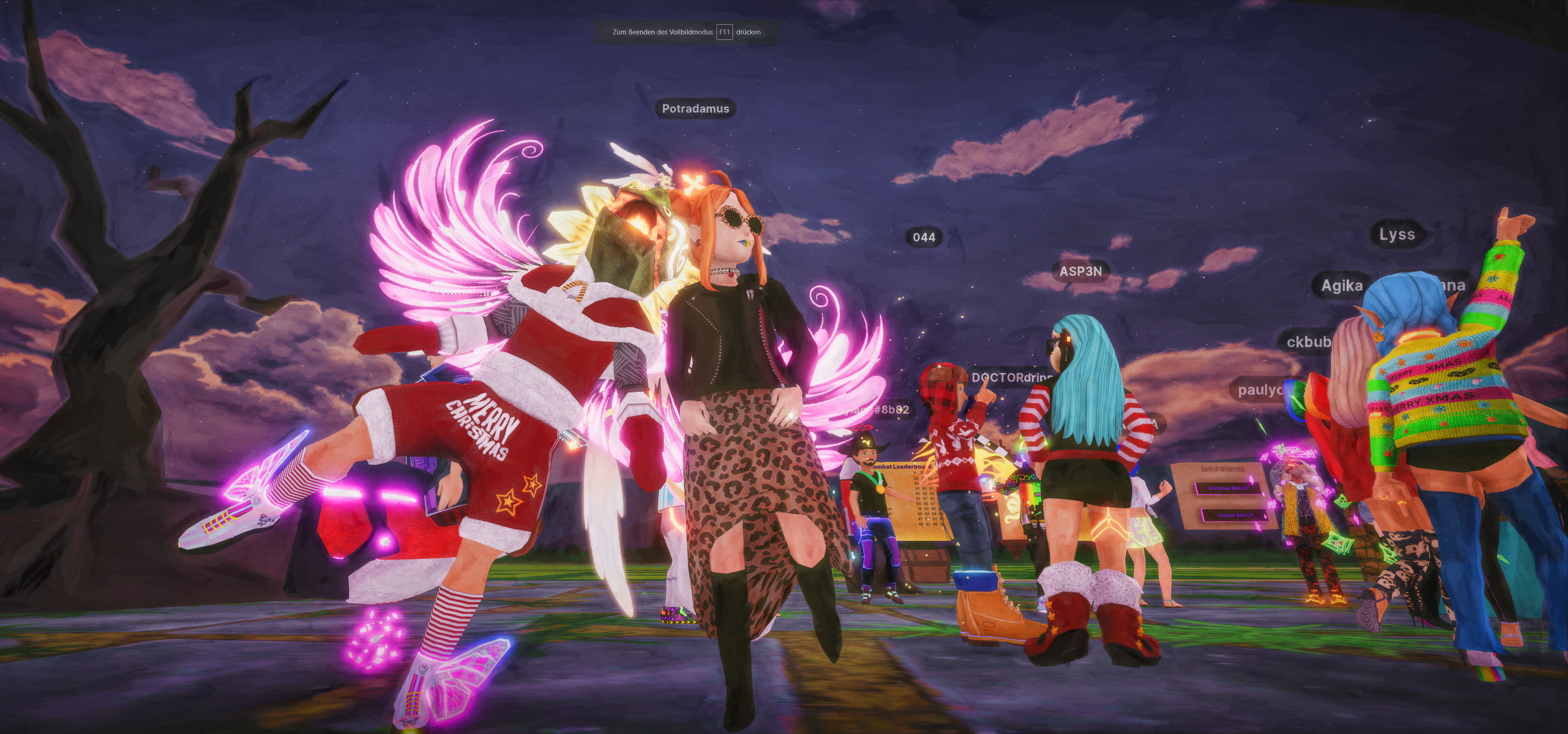Click the Withdraw $WLDY bank button

click(1229, 488)
